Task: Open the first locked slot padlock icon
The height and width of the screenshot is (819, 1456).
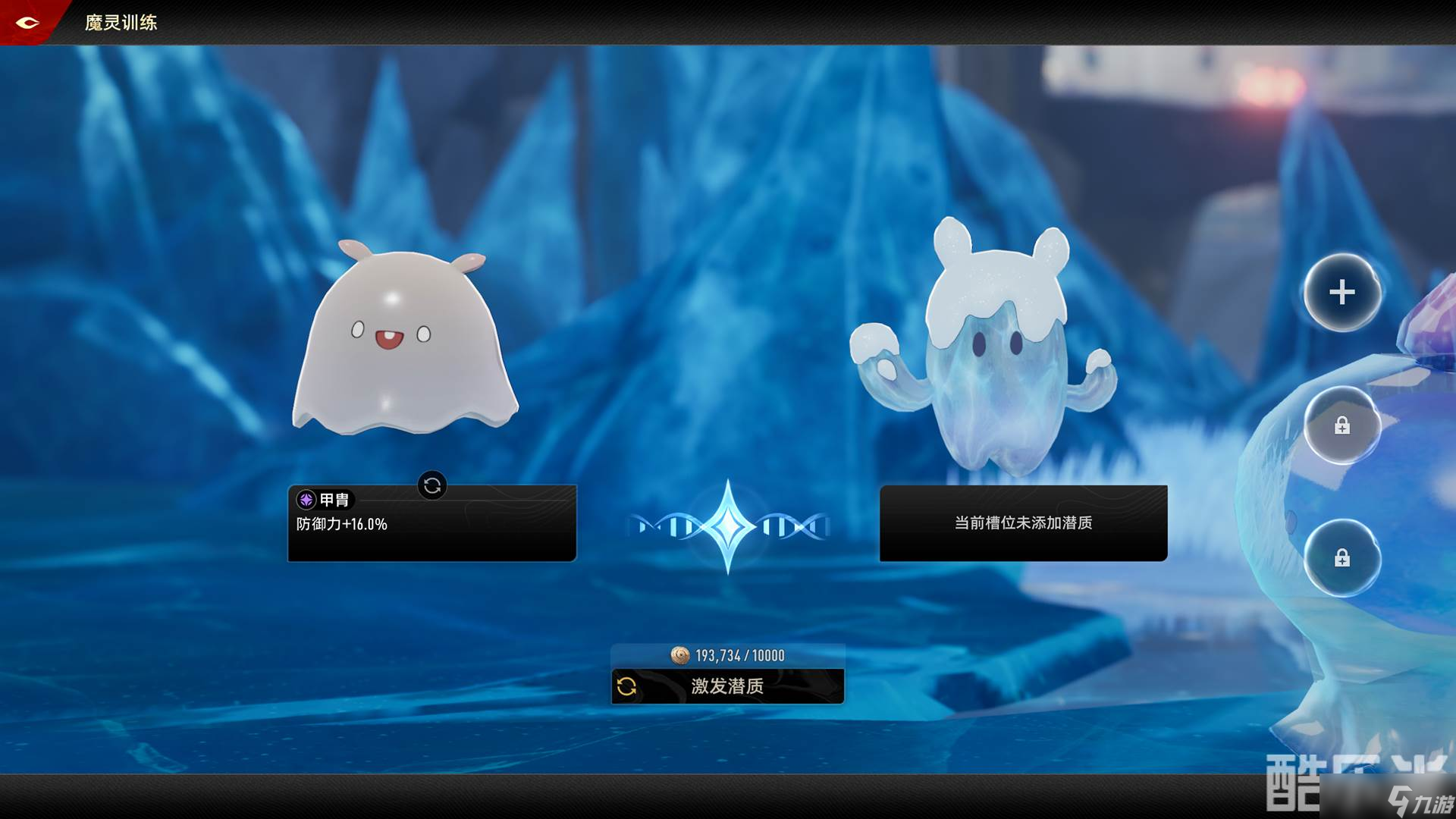Action: [1342, 426]
